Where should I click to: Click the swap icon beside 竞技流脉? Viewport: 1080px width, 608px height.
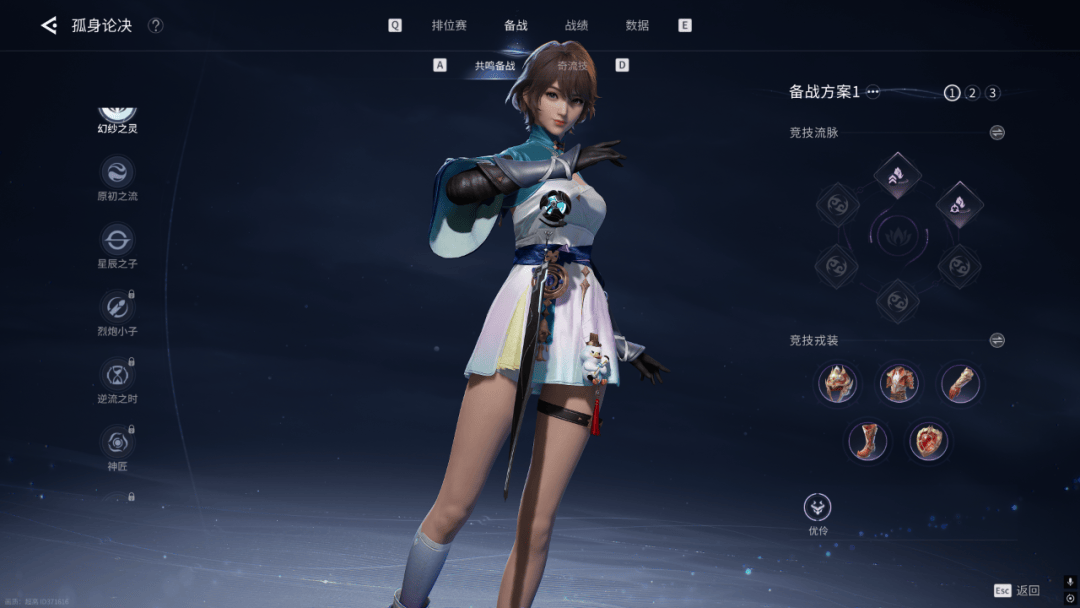click(997, 132)
